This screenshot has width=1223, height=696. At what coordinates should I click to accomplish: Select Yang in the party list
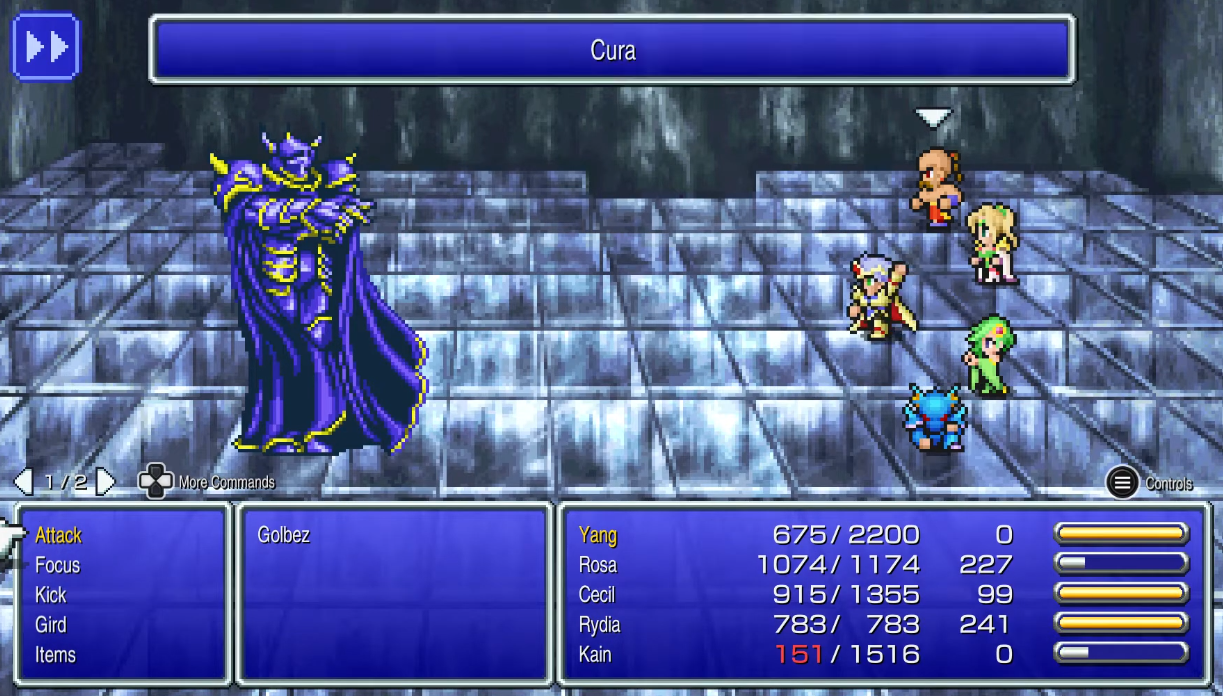598,536
